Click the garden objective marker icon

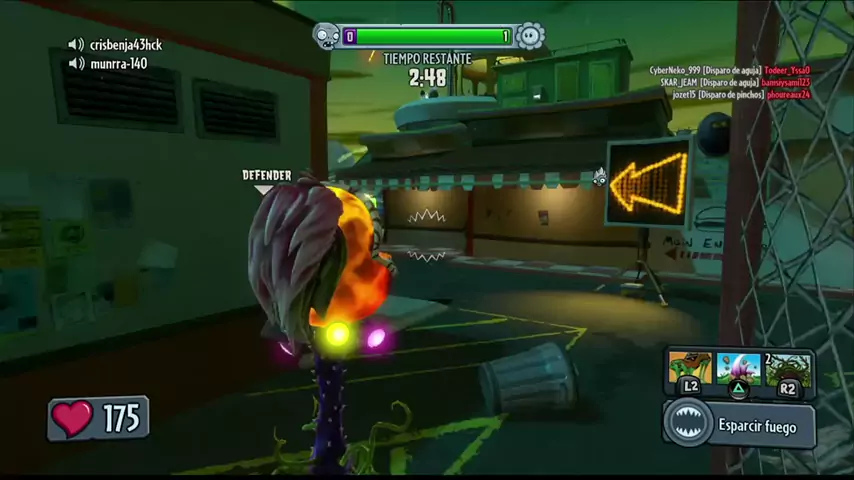tap(599, 178)
